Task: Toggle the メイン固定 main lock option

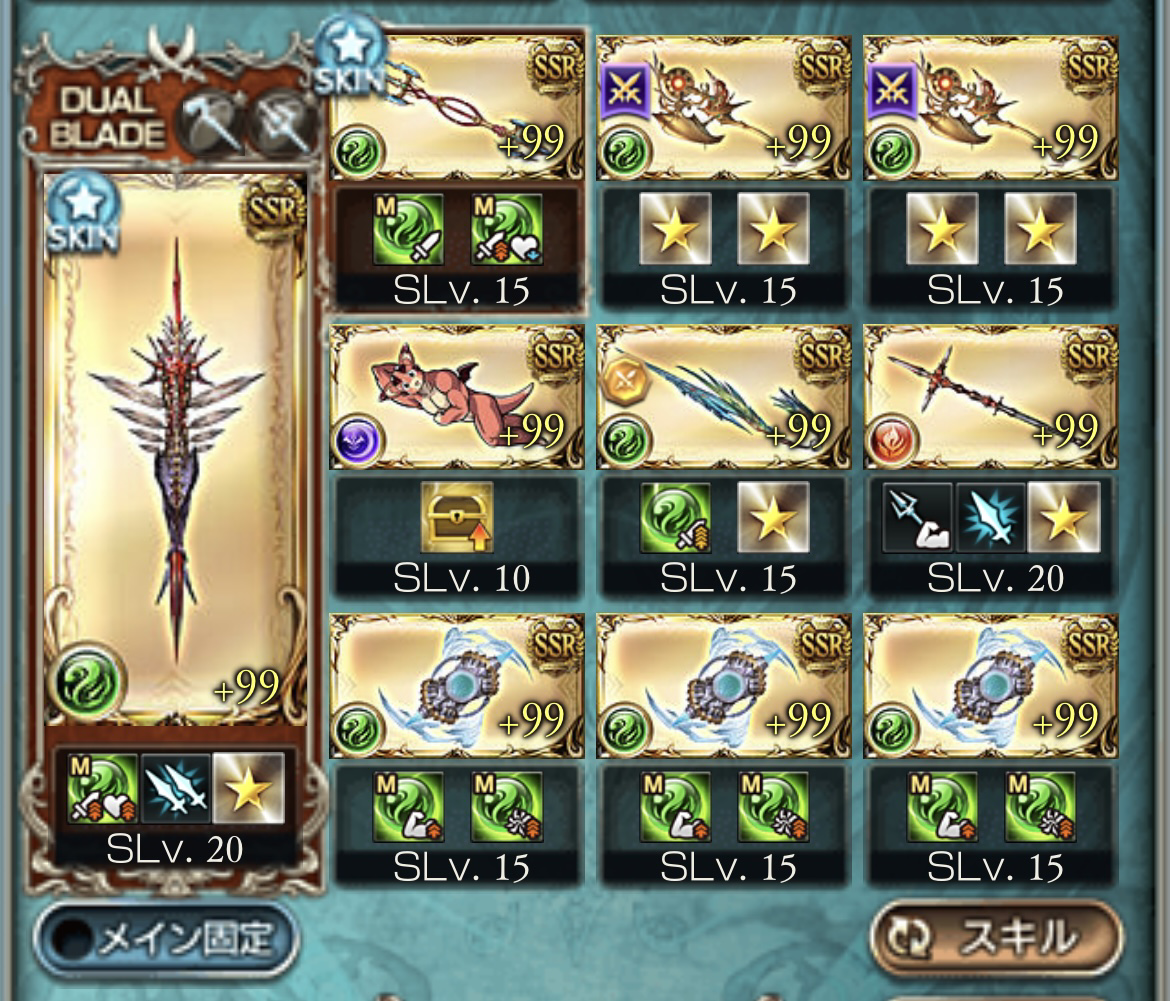Action: click(166, 939)
